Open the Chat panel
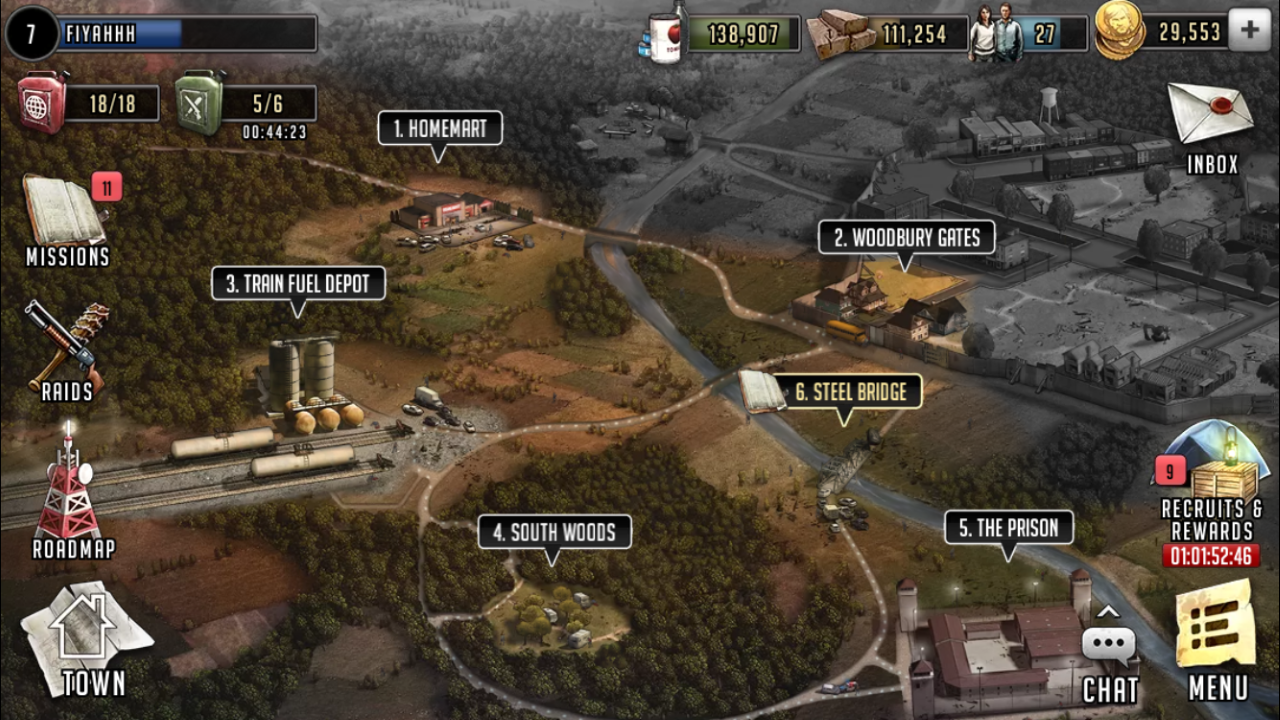 (1109, 660)
